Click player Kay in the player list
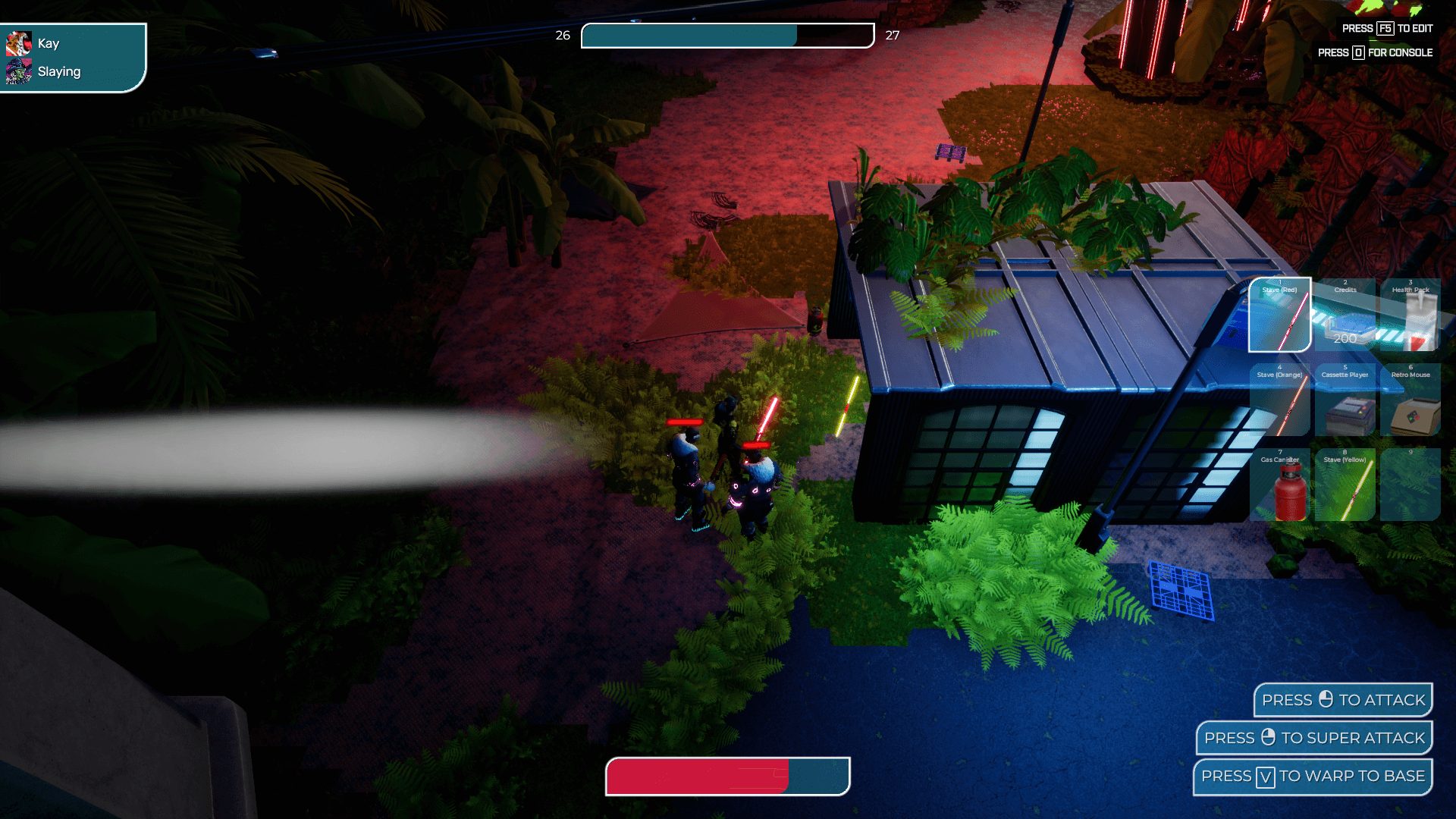Image resolution: width=1456 pixels, height=819 pixels. coord(47,44)
